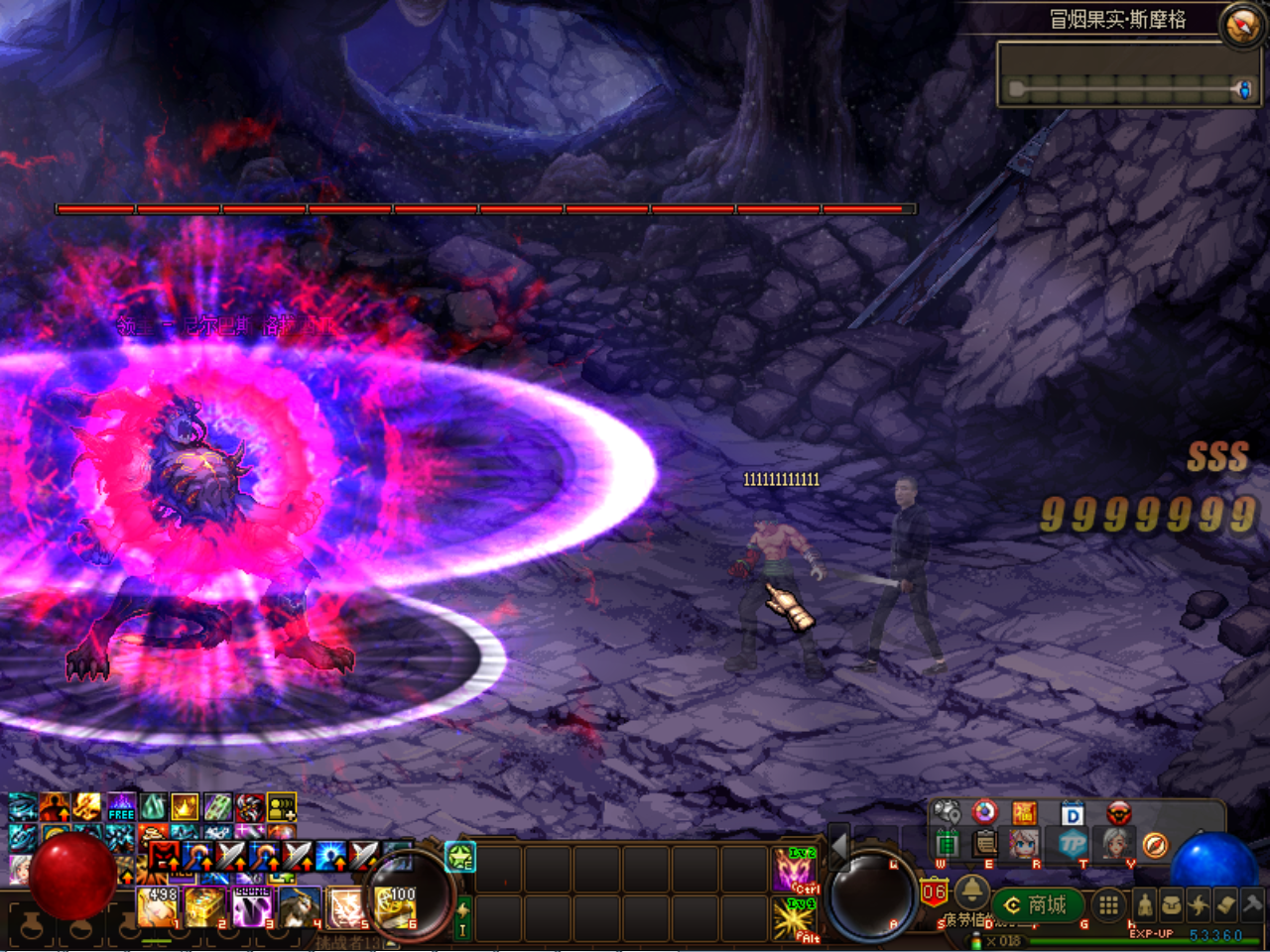Open the red 福 fortune icon

1025,814
